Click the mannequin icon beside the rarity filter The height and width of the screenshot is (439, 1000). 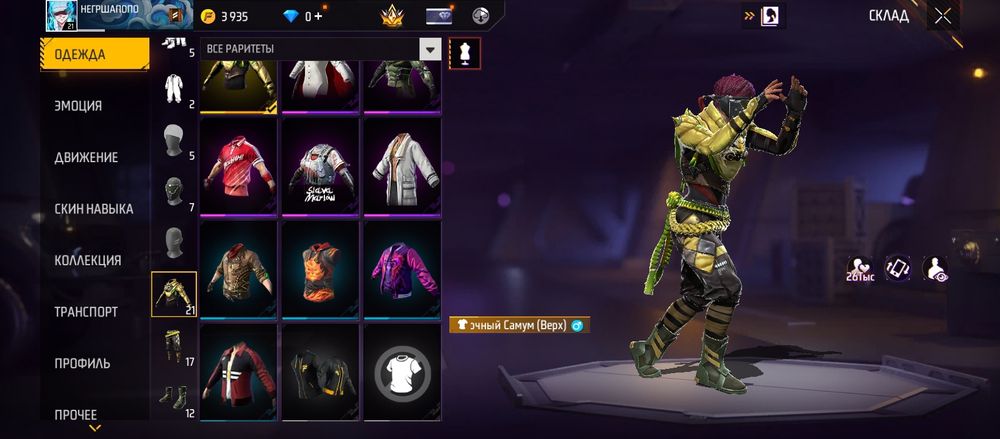coord(465,53)
